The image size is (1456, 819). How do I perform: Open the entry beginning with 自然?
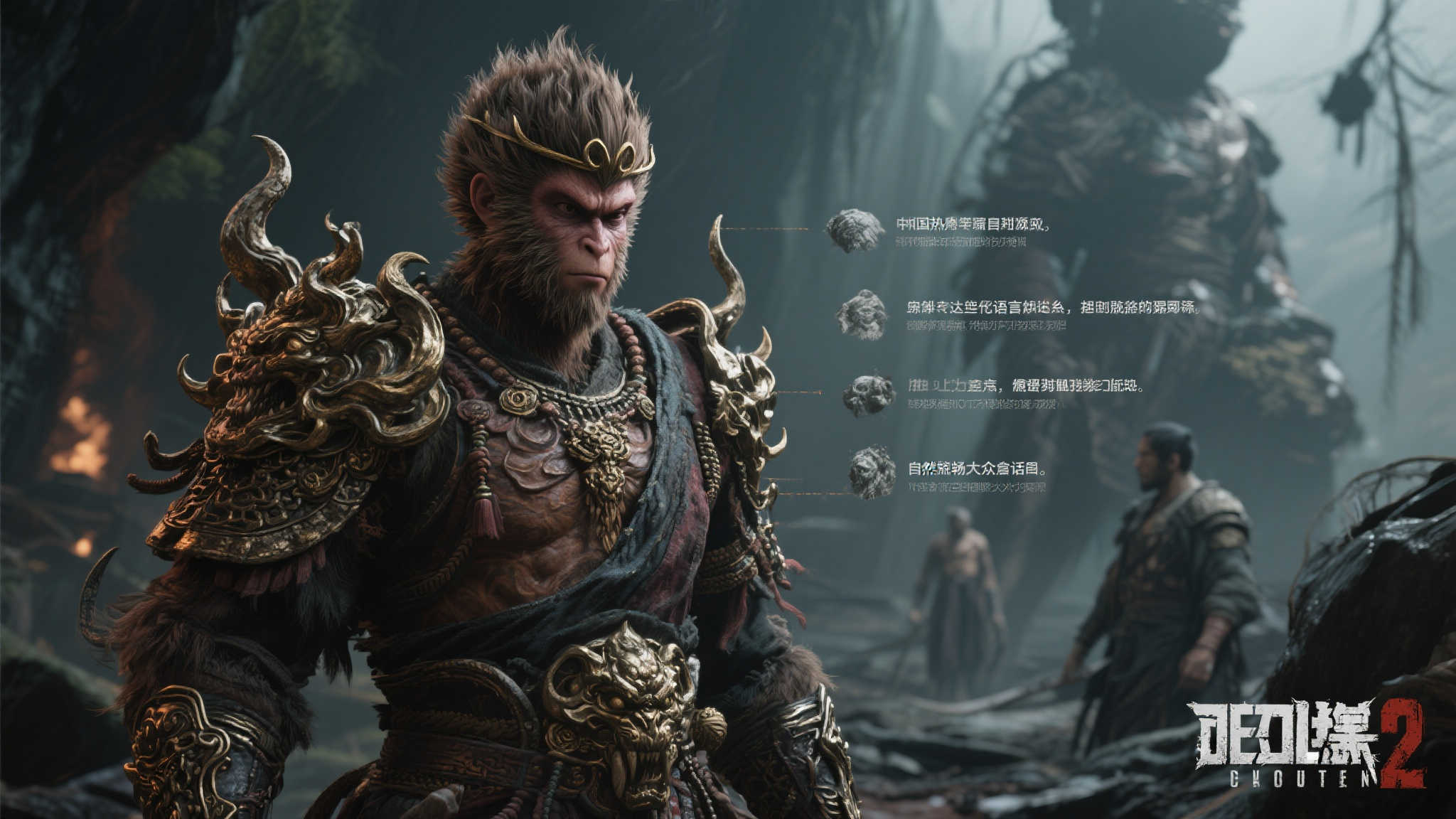point(977,469)
